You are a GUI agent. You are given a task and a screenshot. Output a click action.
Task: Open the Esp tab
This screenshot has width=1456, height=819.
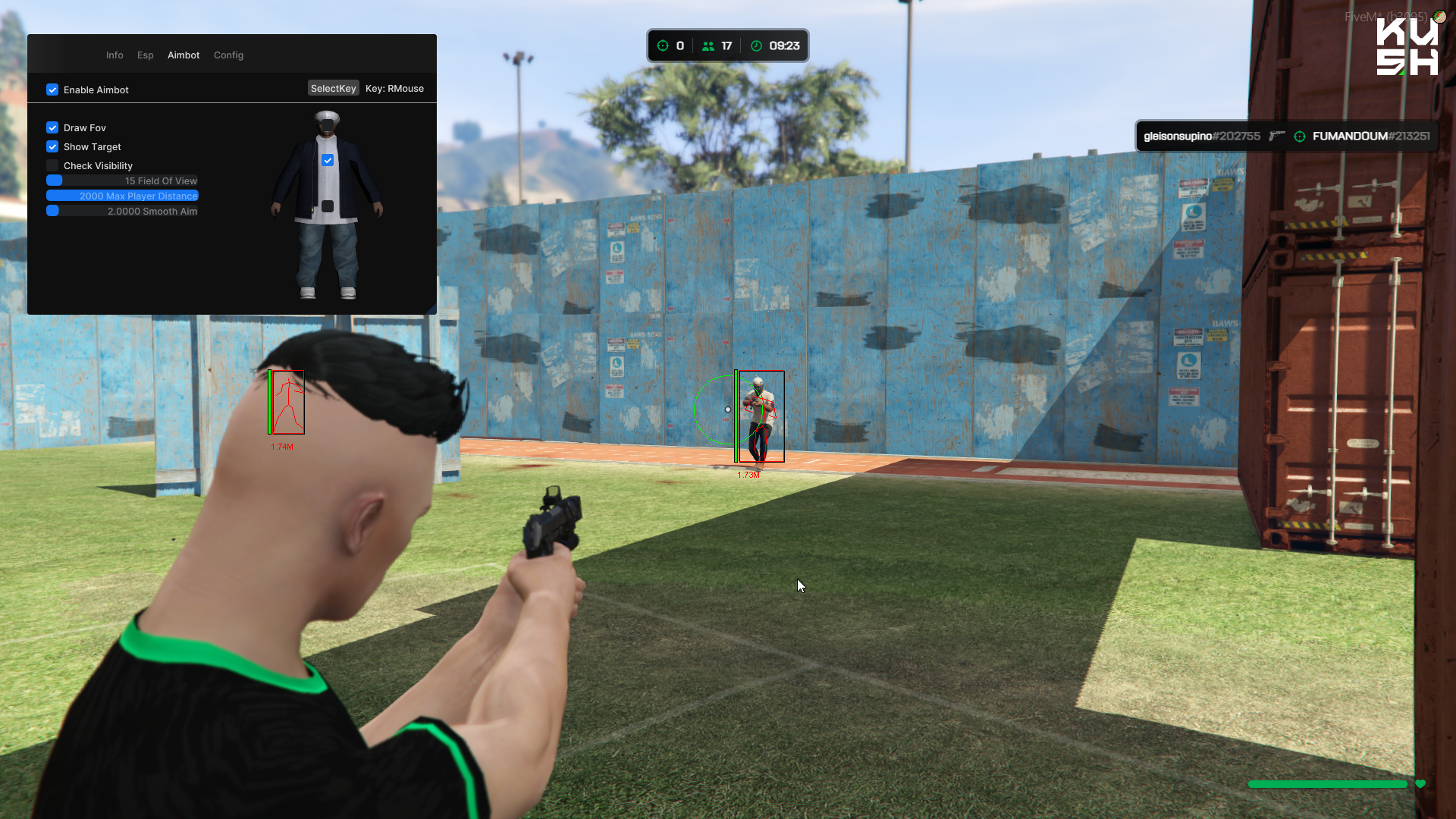pyautogui.click(x=146, y=55)
